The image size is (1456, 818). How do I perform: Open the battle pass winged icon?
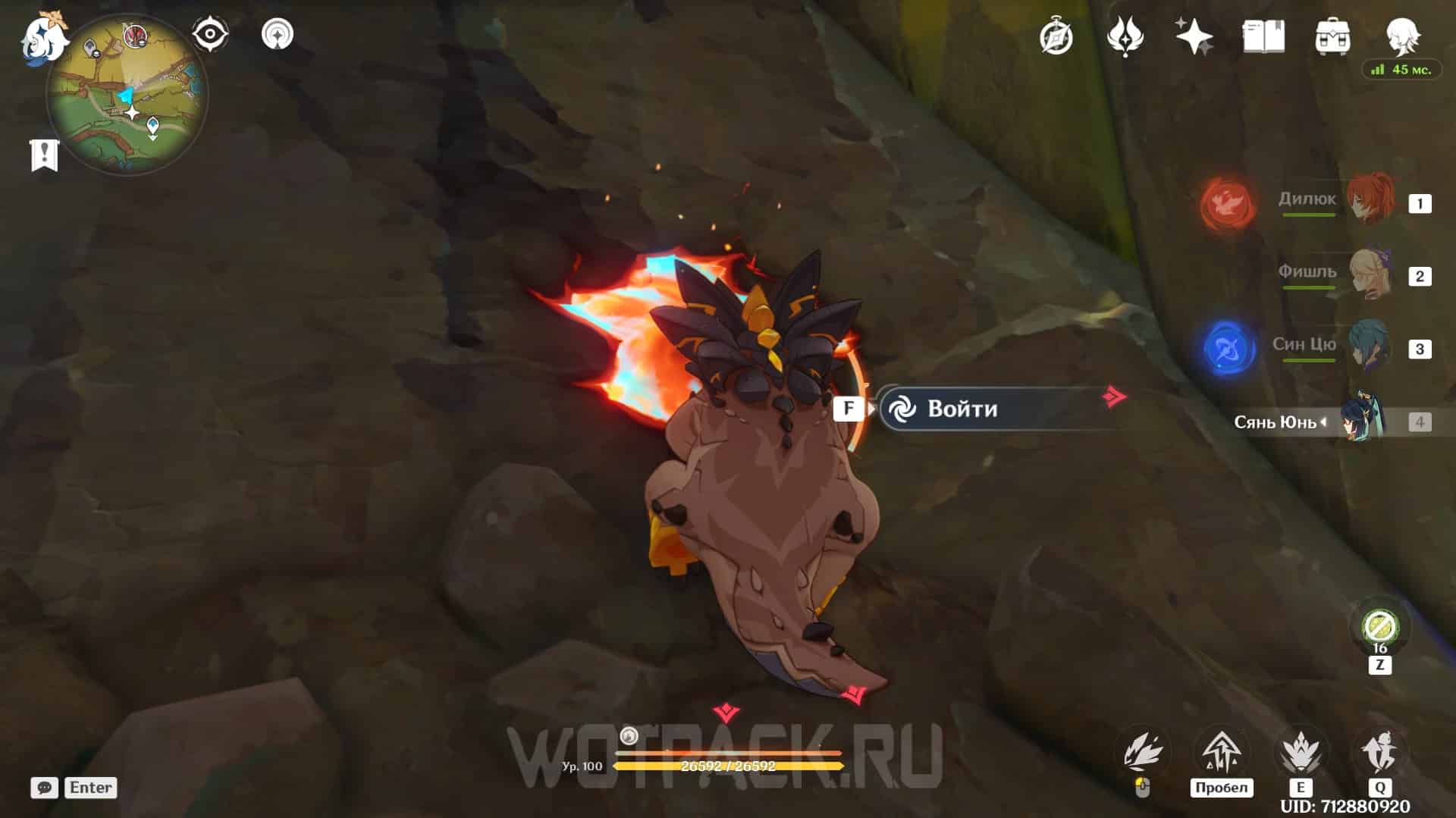(1125, 36)
